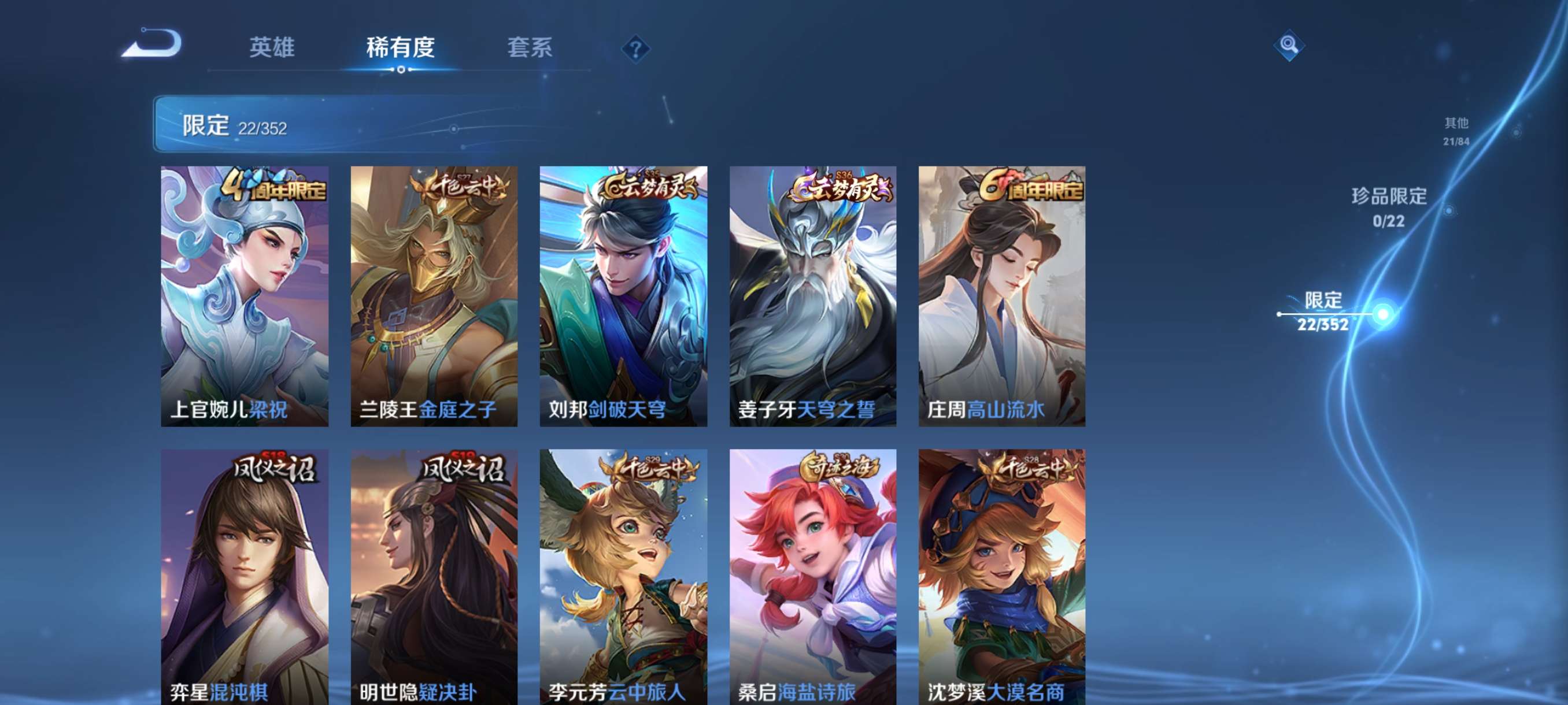Select the 稀有度 tab
This screenshot has width=1568, height=705.
point(401,49)
